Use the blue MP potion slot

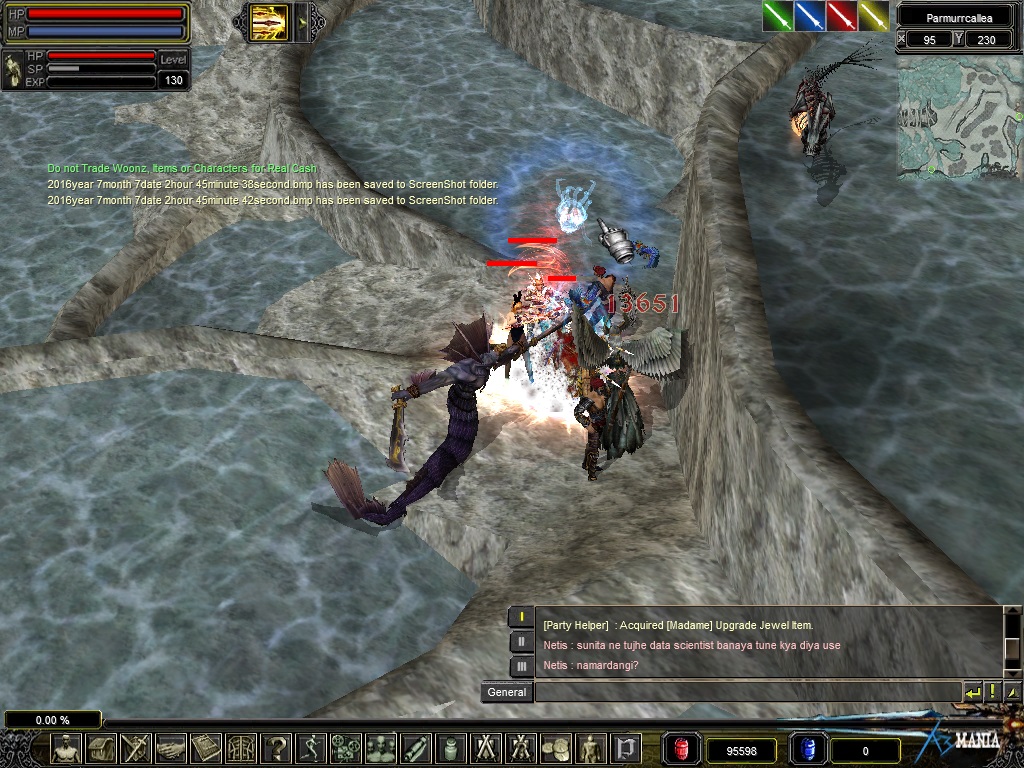coord(808,748)
